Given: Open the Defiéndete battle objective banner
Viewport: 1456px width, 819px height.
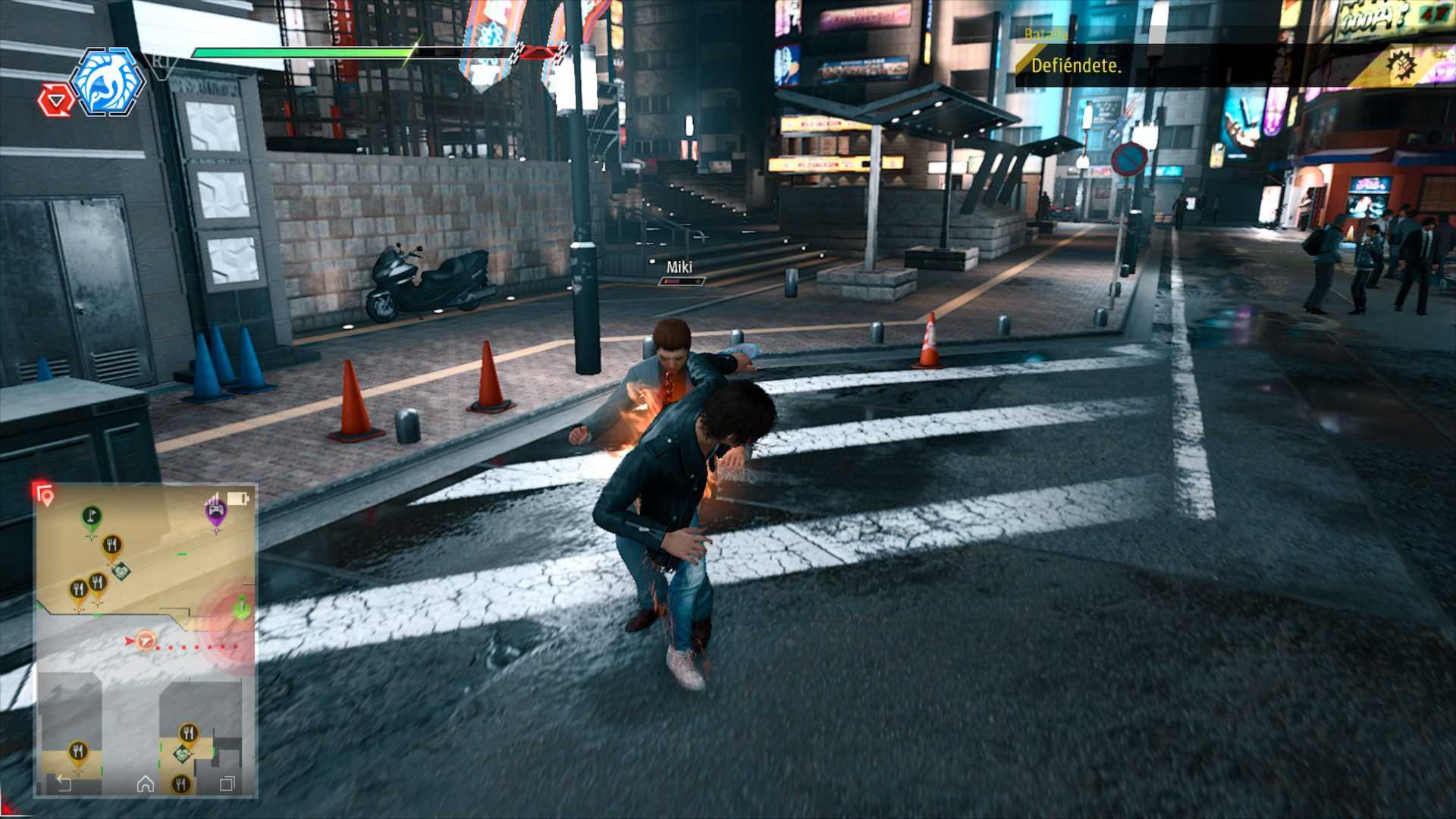Looking at the screenshot, I should point(1075,65).
